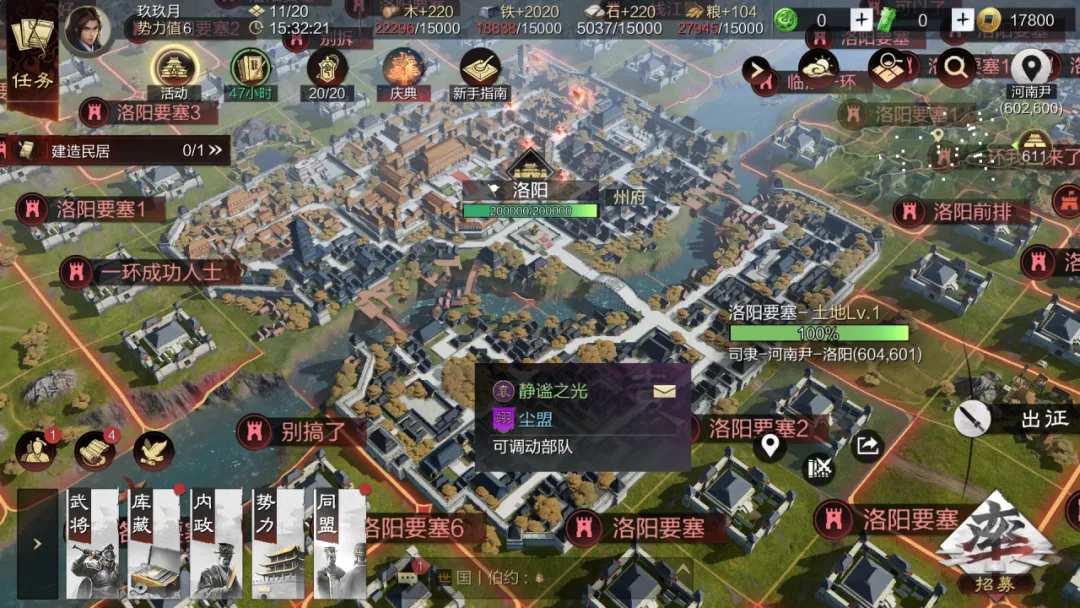Open the 库藏 treasury menu
1080x608 pixels.
[153, 544]
